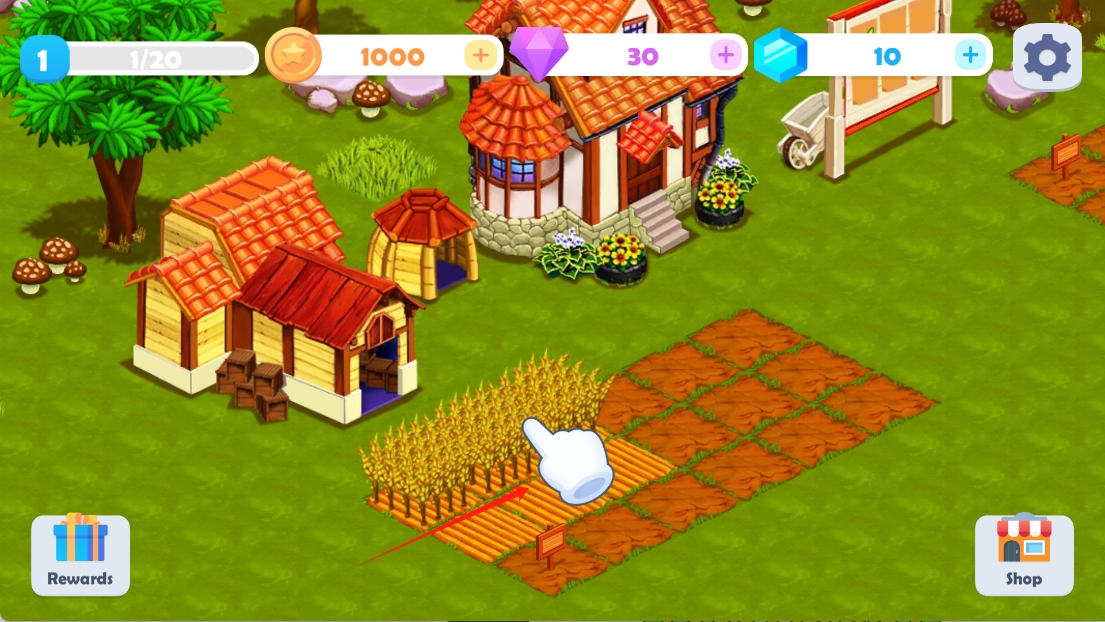Open the Rewards gift box

[80, 555]
